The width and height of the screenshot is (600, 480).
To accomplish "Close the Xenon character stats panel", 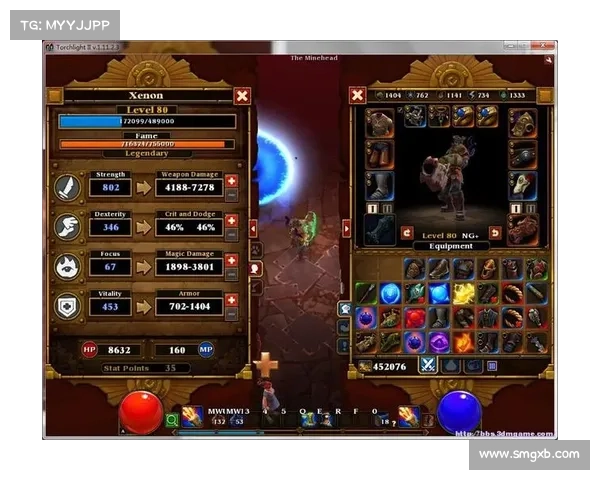I will point(242,96).
